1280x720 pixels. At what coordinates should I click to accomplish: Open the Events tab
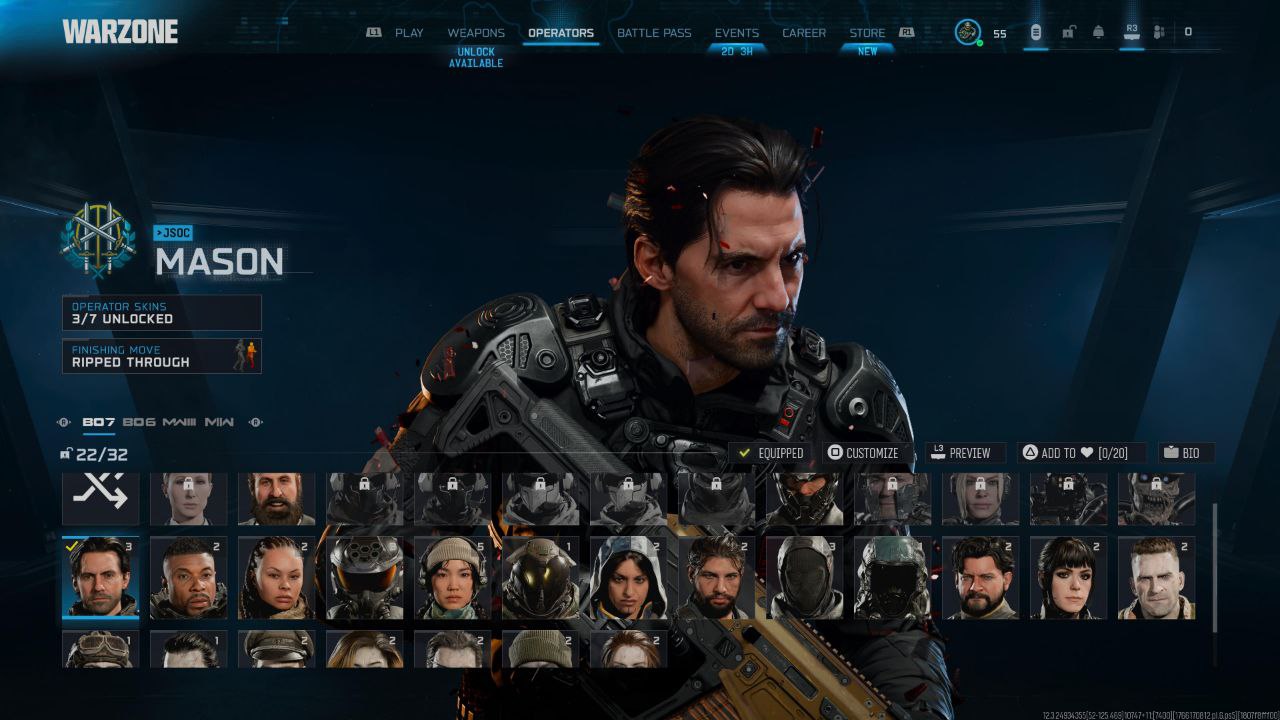click(737, 33)
